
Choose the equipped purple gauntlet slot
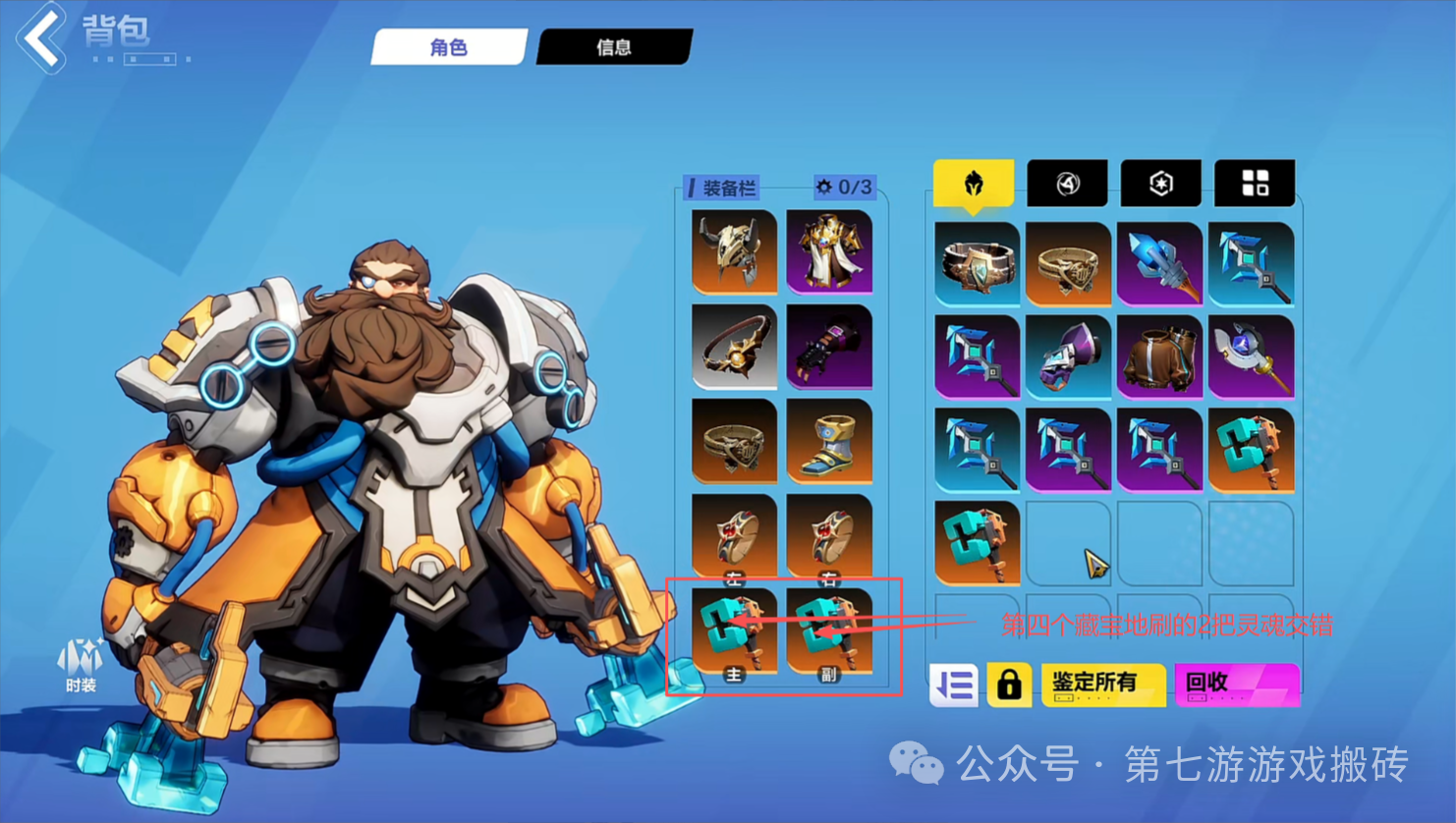click(829, 347)
